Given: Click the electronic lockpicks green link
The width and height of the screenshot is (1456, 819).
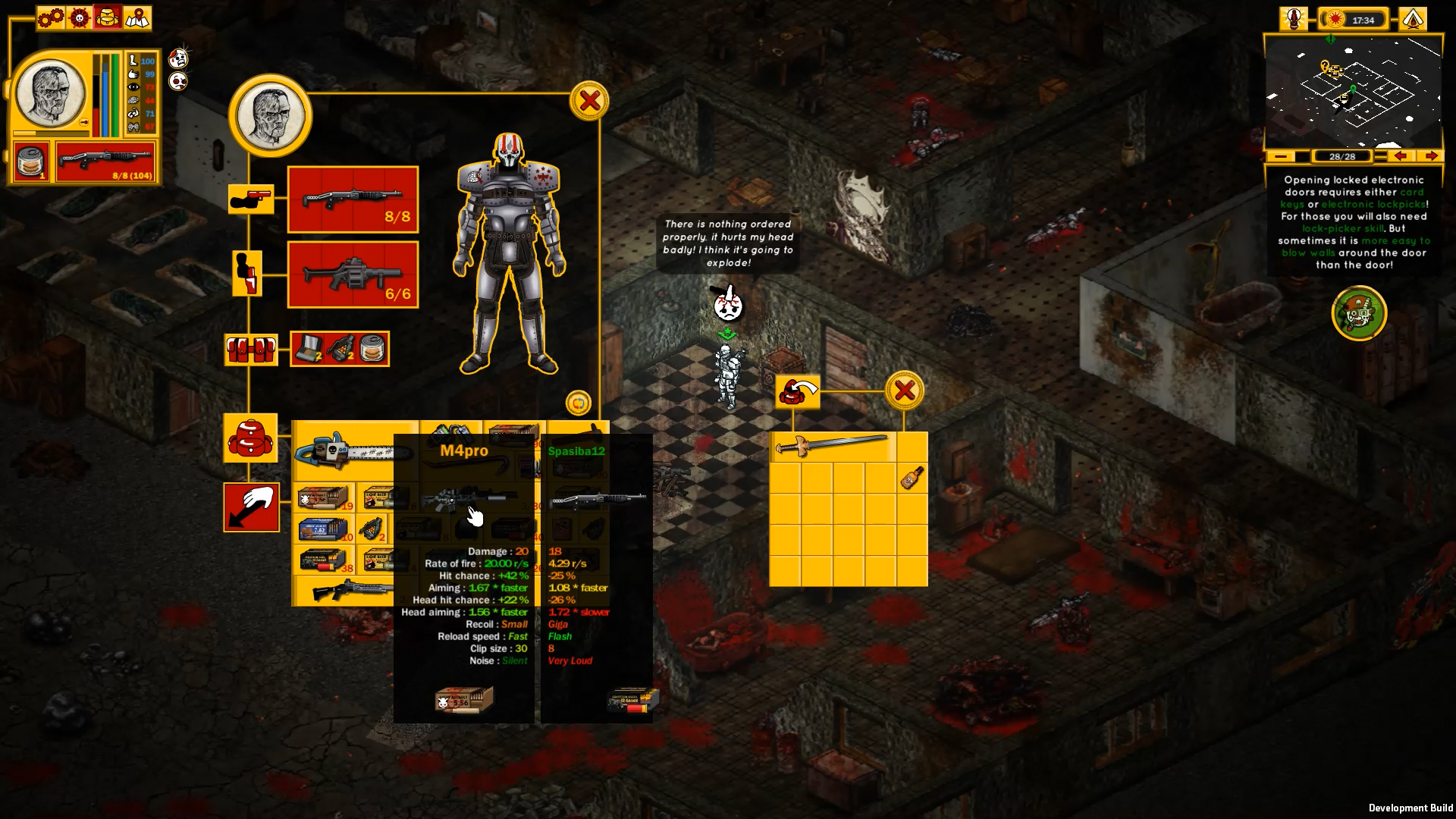Looking at the screenshot, I should click(1373, 204).
